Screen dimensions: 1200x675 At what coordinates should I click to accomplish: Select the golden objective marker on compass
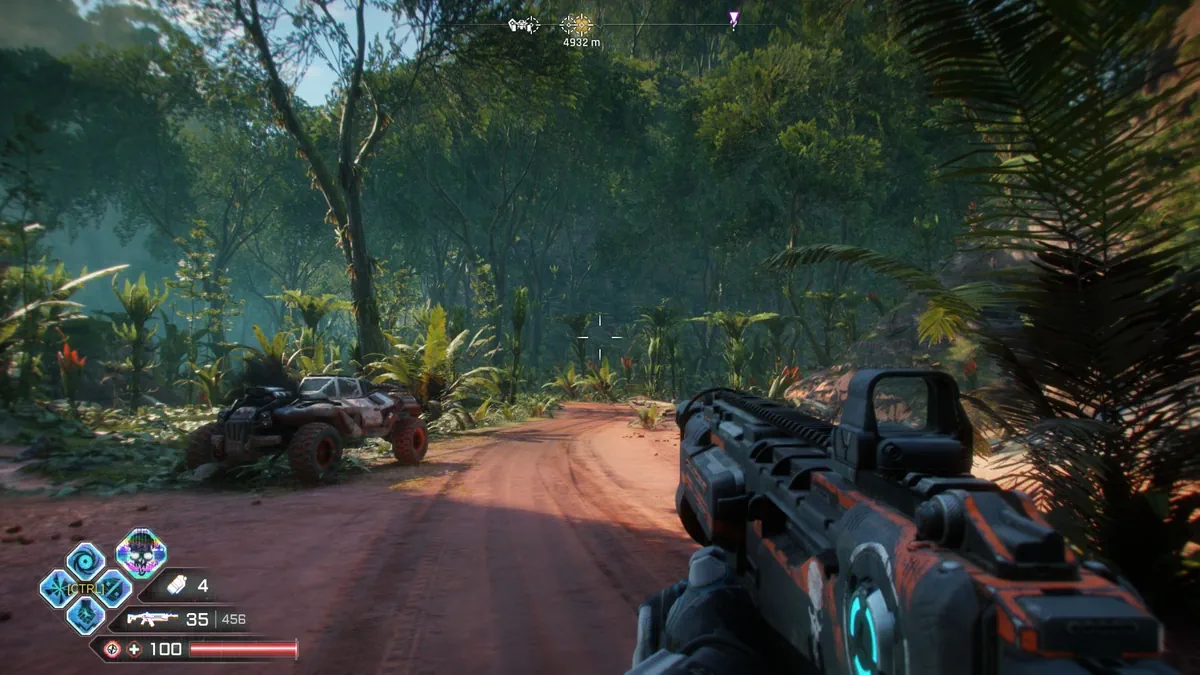[x=576, y=25]
